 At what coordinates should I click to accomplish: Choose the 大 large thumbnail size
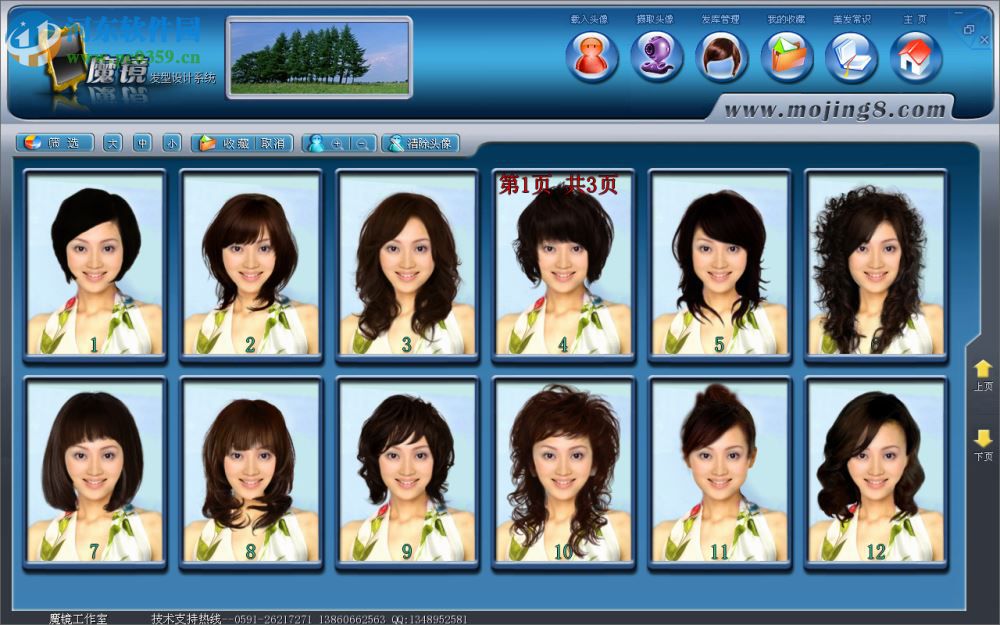pyautogui.click(x=112, y=143)
